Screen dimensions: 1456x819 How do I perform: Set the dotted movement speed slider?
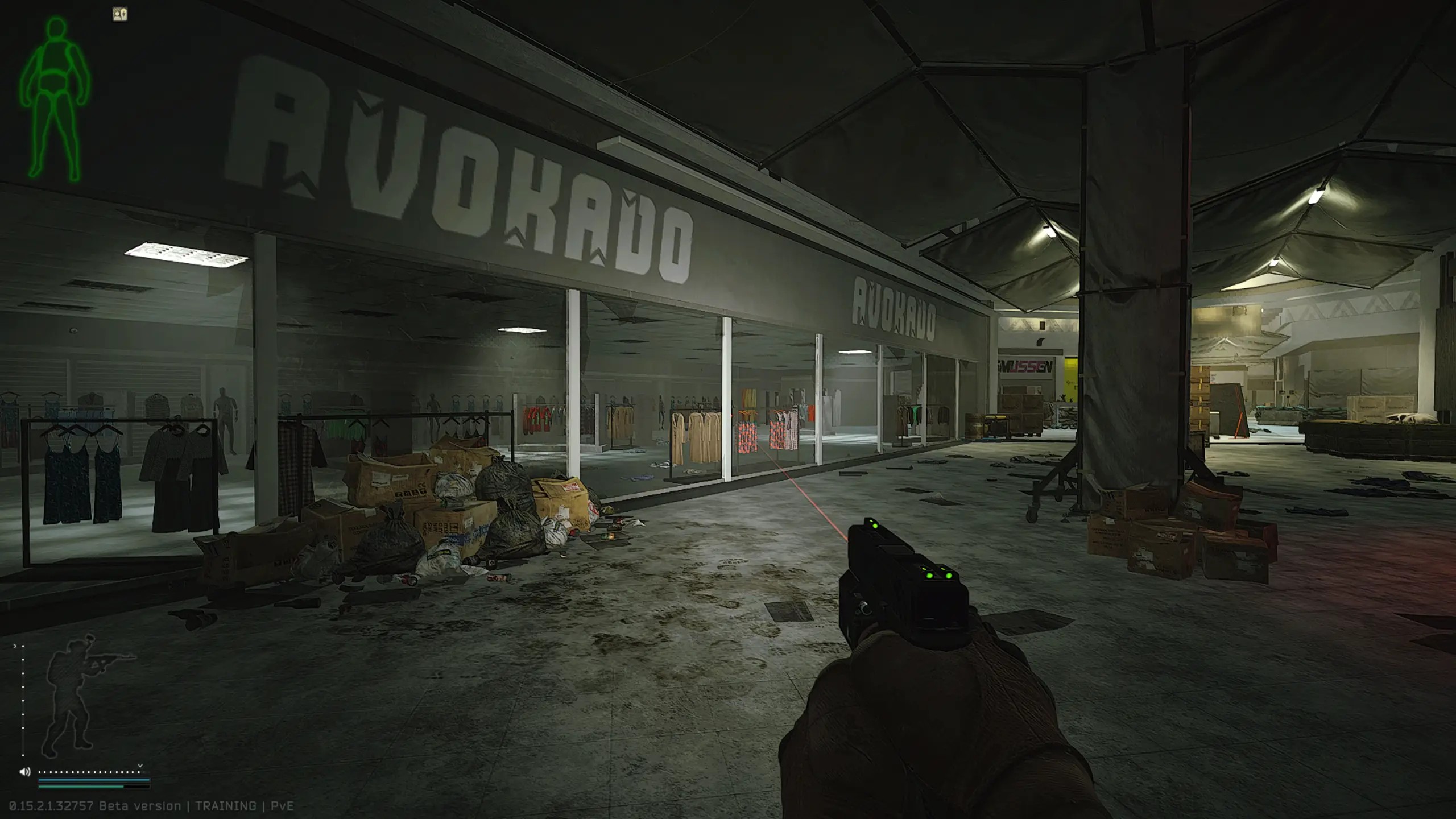tap(89, 772)
